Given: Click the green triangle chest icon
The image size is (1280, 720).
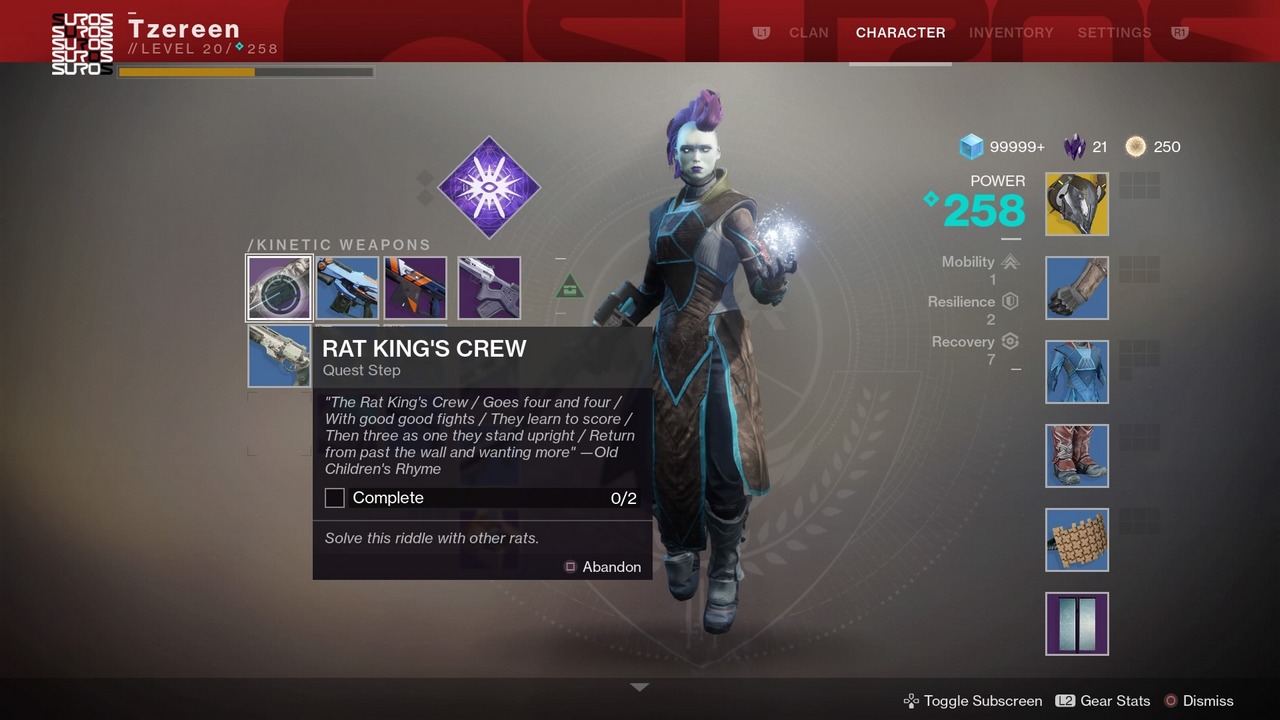Looking at the screenshot, I should 569,286.
